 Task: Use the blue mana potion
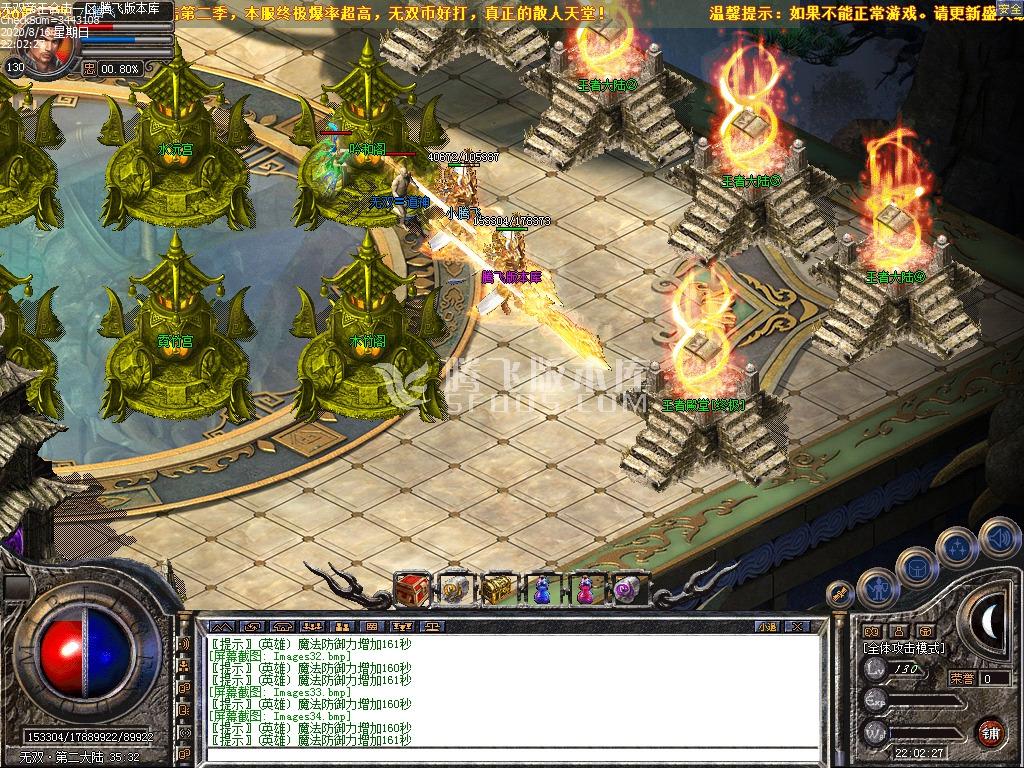(541, 591)
